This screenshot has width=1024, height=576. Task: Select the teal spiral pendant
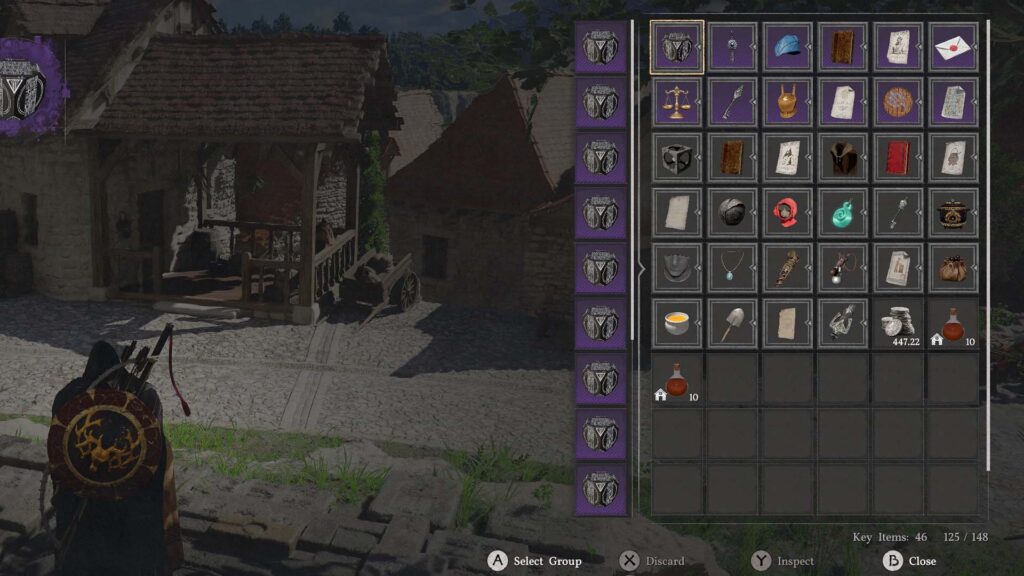click(842, 212)
